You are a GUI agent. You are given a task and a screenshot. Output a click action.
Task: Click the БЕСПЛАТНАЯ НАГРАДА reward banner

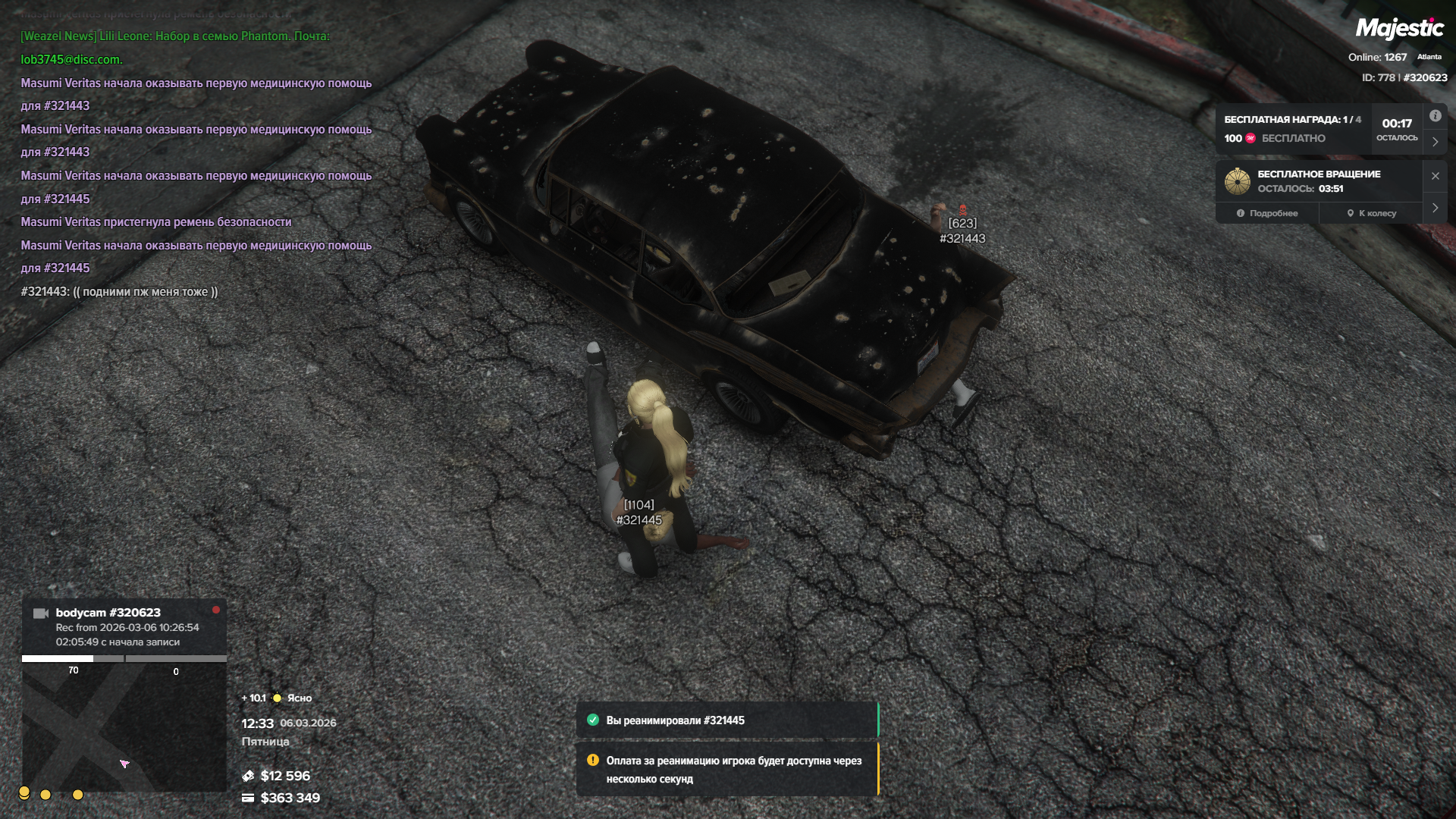[1294, 129]
